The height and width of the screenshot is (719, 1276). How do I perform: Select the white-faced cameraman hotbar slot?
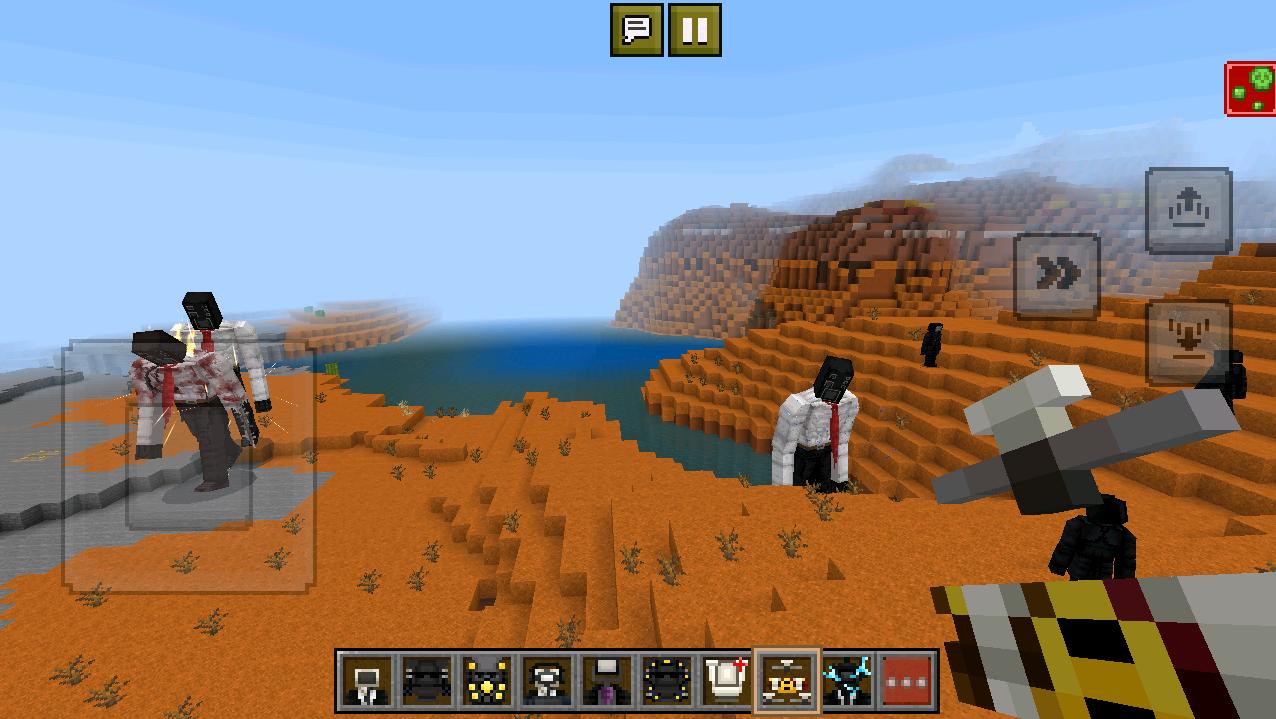click(x=547, y=681)
